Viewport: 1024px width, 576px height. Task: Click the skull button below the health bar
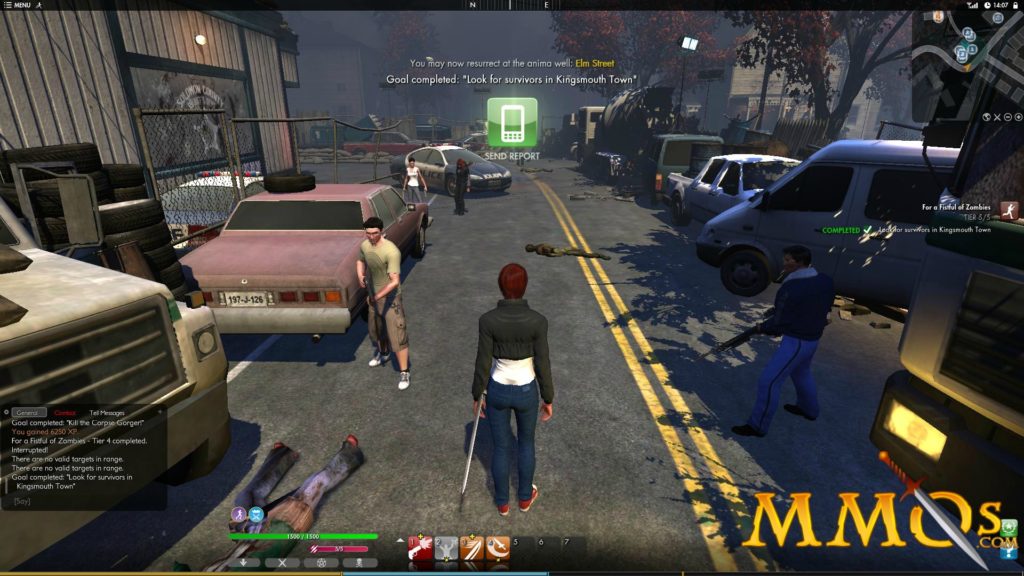click(358, 562)
